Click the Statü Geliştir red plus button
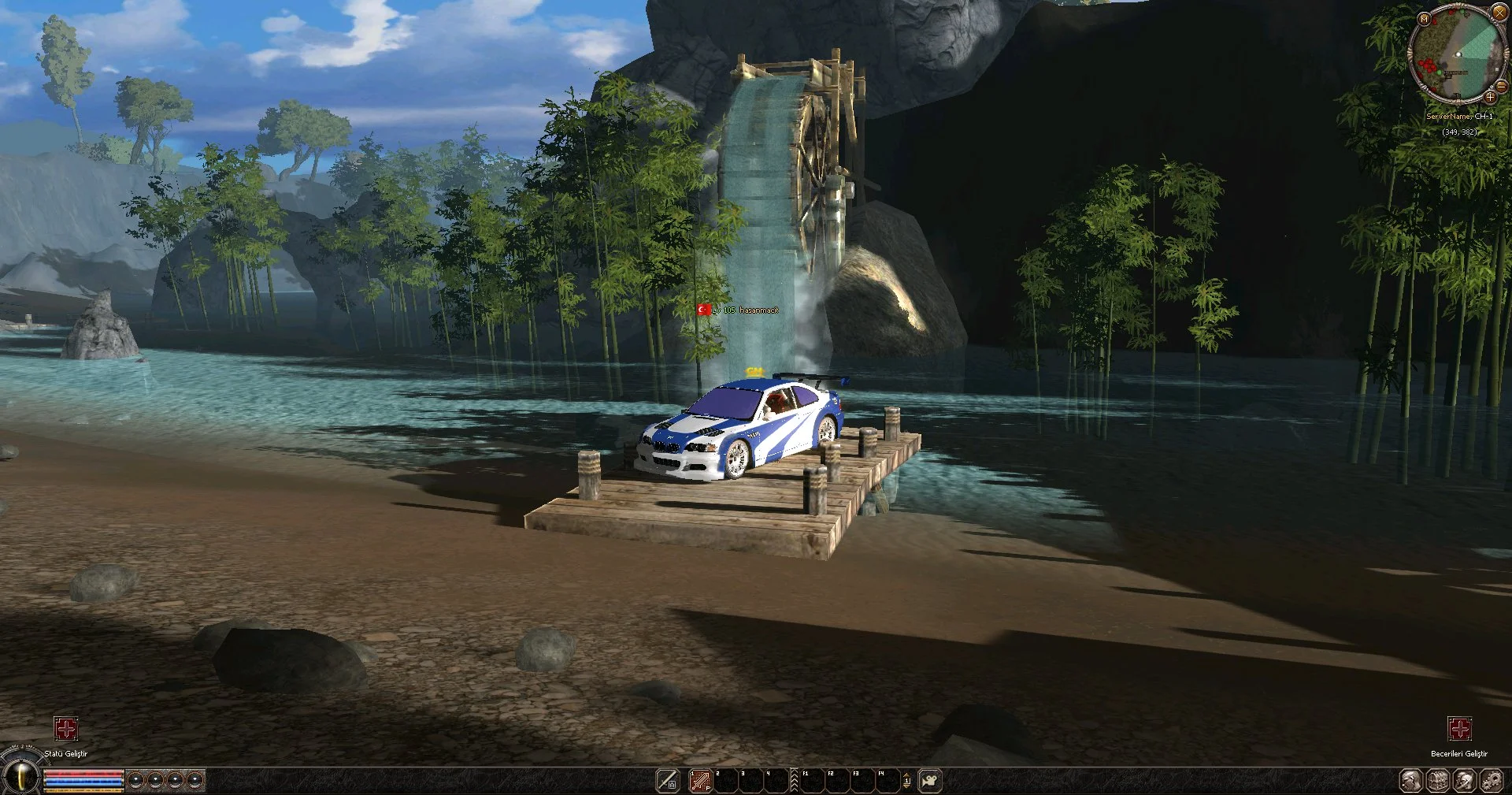 point(66,729)
